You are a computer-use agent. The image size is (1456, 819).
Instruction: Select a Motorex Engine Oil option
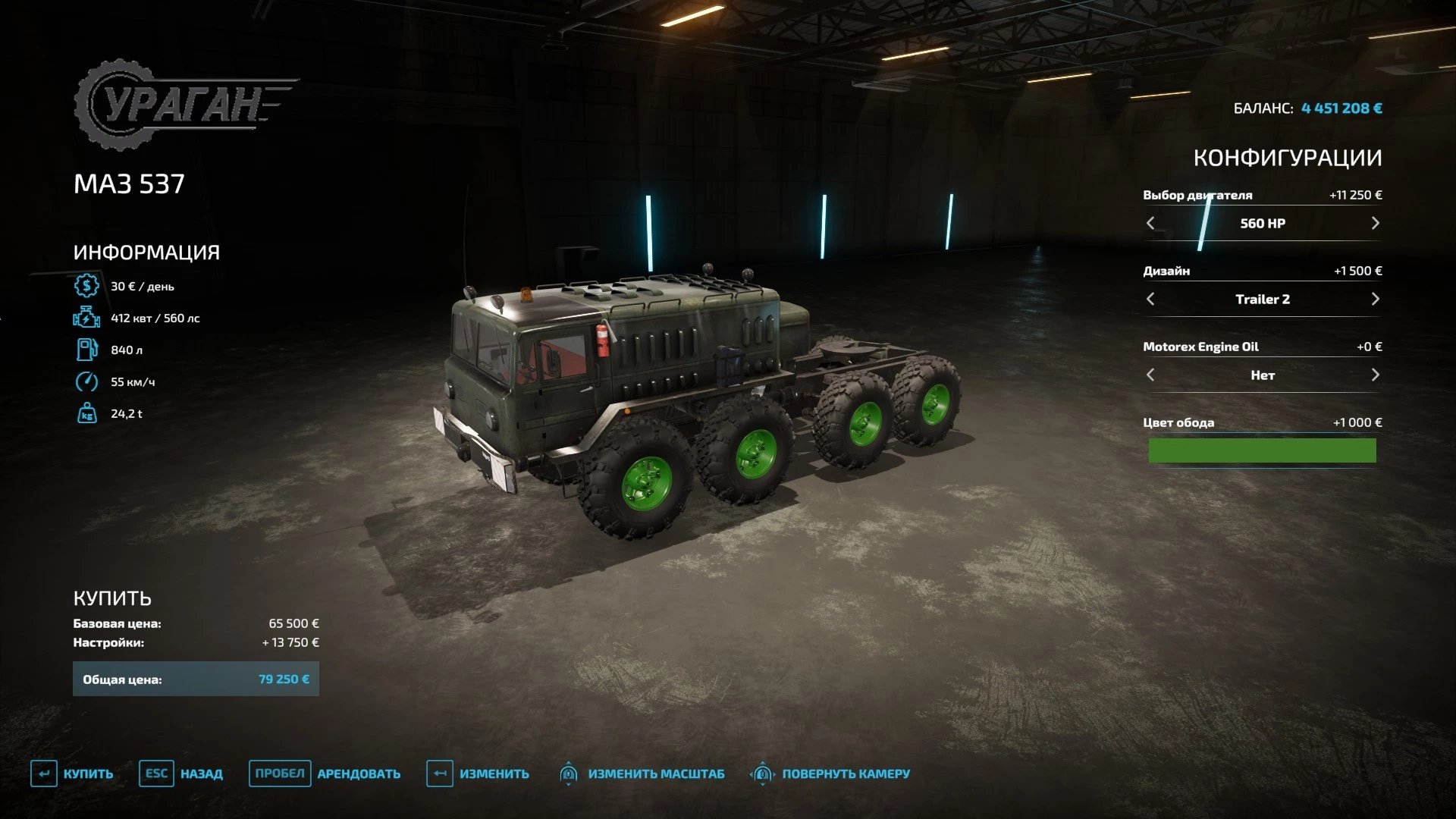click(x=1376, y=375)
